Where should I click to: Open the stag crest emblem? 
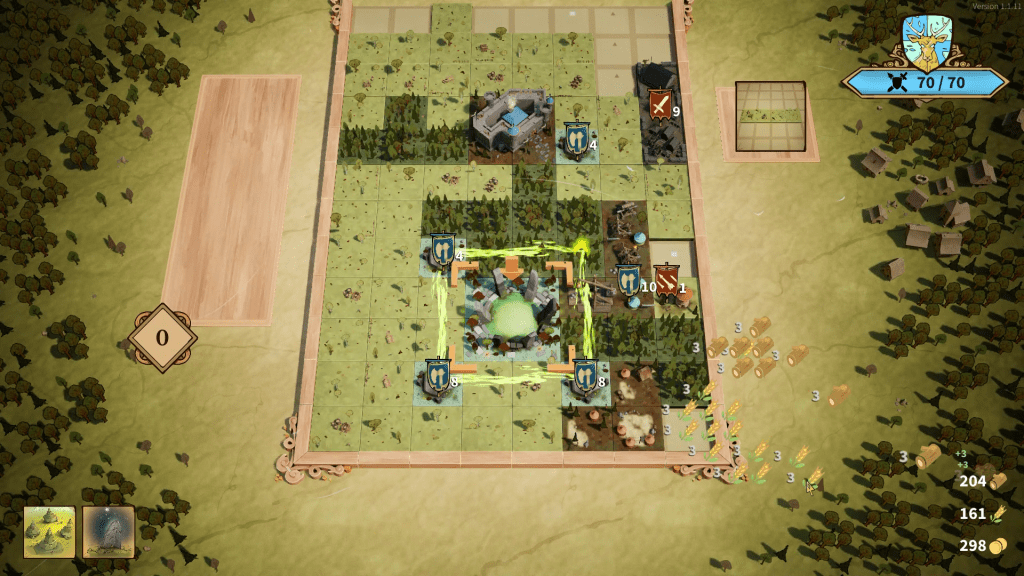[x=925, y=42]
